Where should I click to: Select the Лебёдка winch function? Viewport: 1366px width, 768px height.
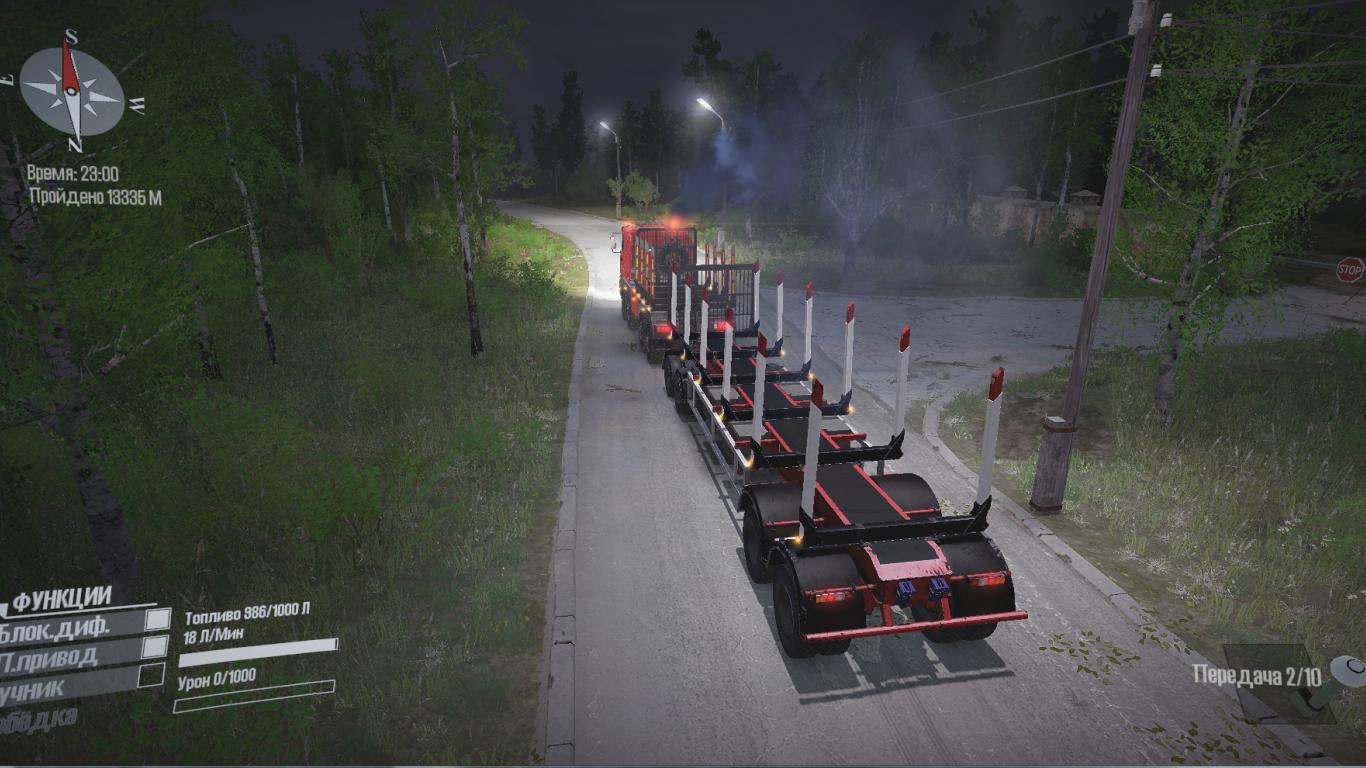(40, 719)
